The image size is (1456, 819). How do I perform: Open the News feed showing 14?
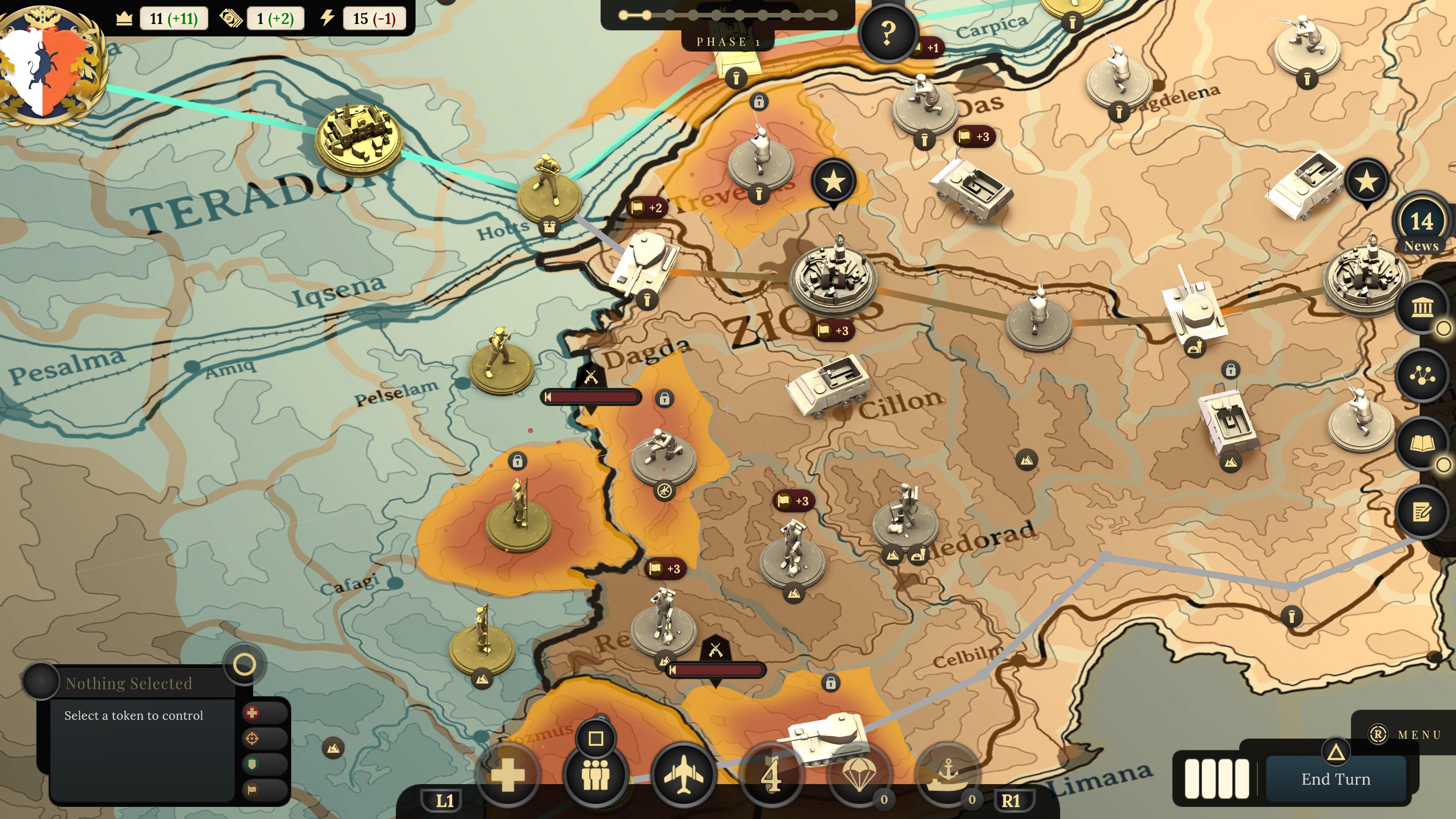click(1421, 226)
